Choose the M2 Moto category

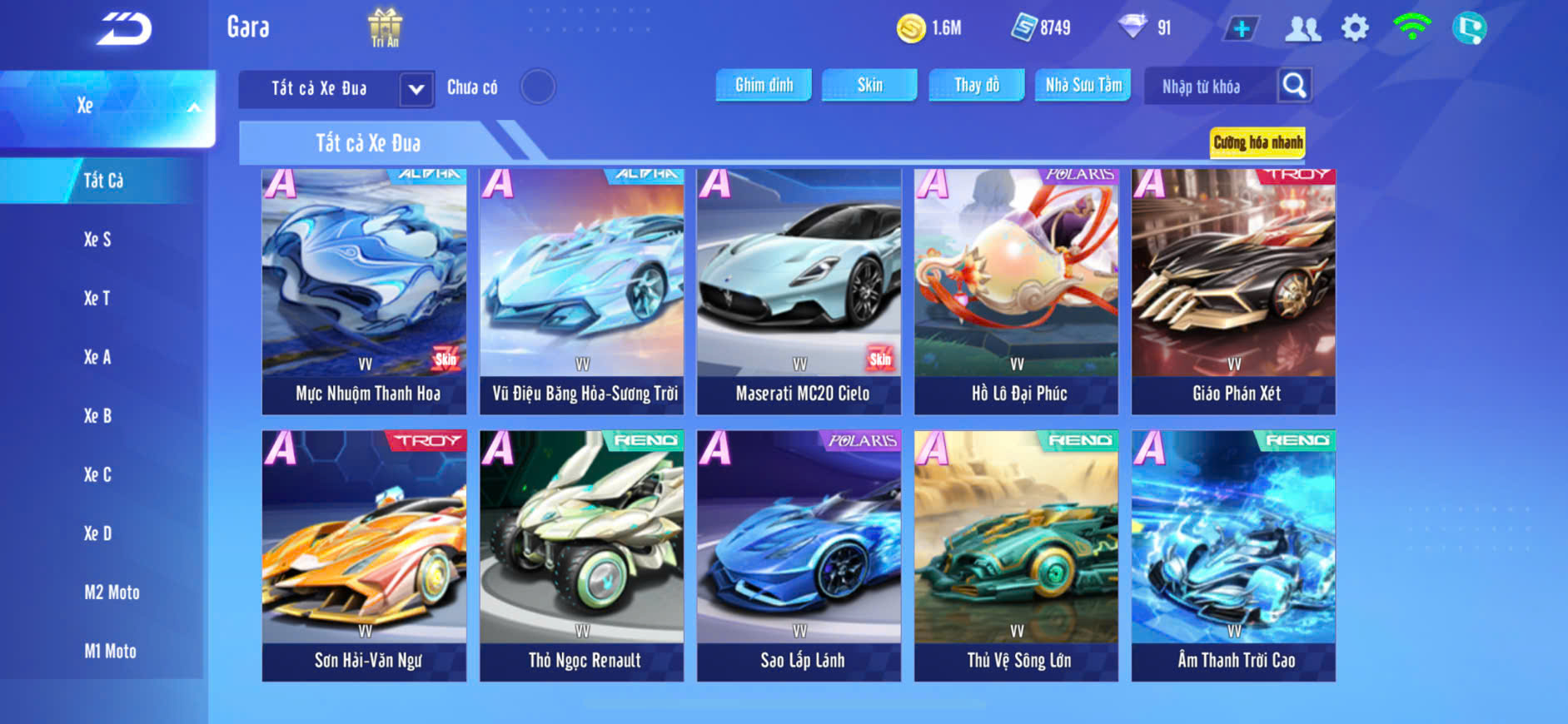(x=112, y=593)
